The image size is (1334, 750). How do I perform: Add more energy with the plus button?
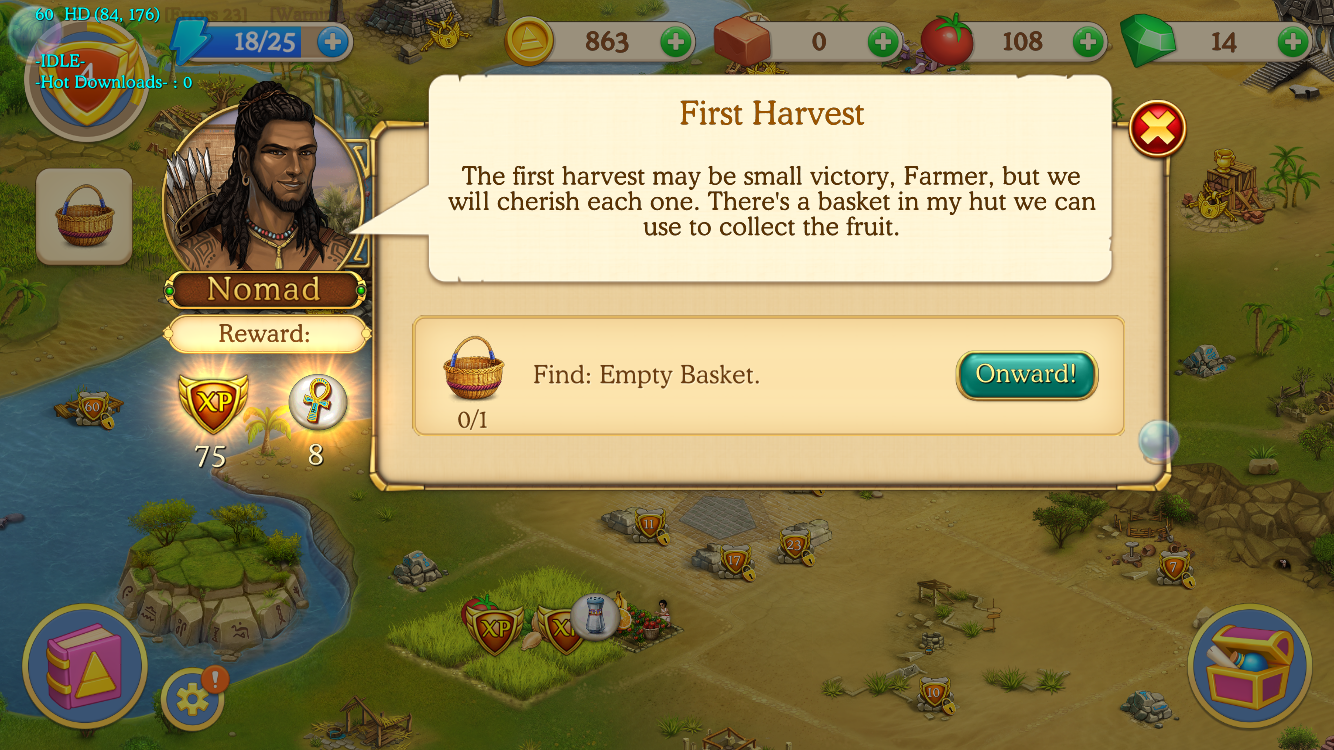click(x=333, y=42)
